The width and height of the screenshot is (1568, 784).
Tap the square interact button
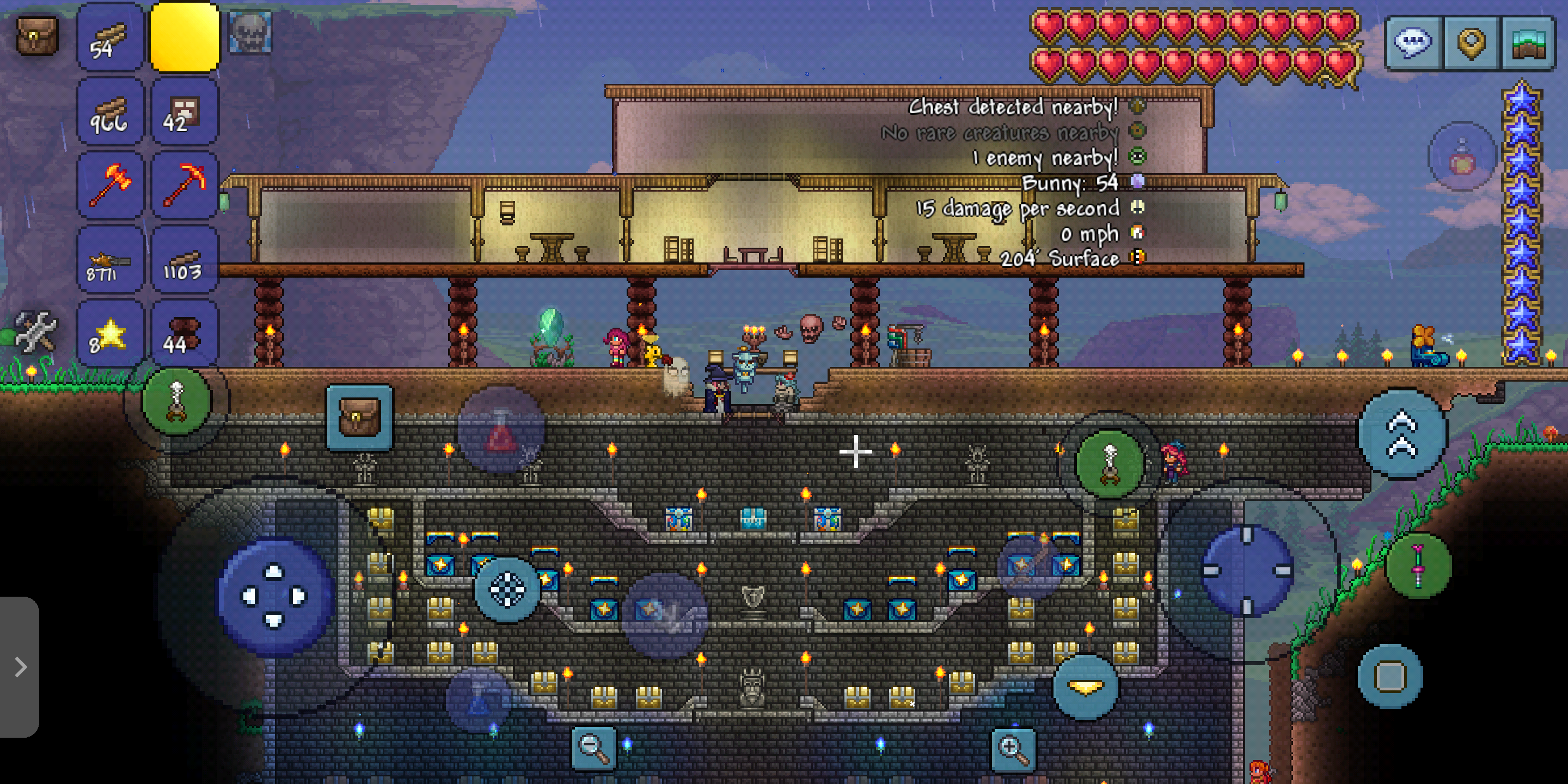coord(1391,676)
